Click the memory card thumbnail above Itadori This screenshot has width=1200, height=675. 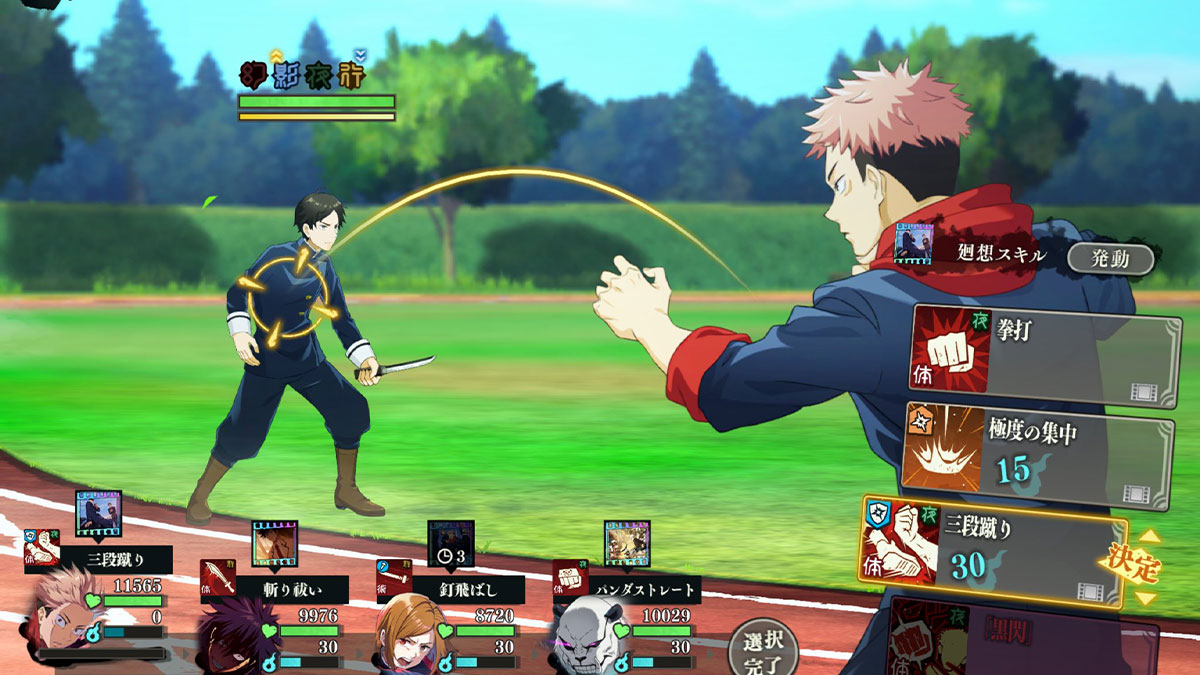click(x=99, y=513)
